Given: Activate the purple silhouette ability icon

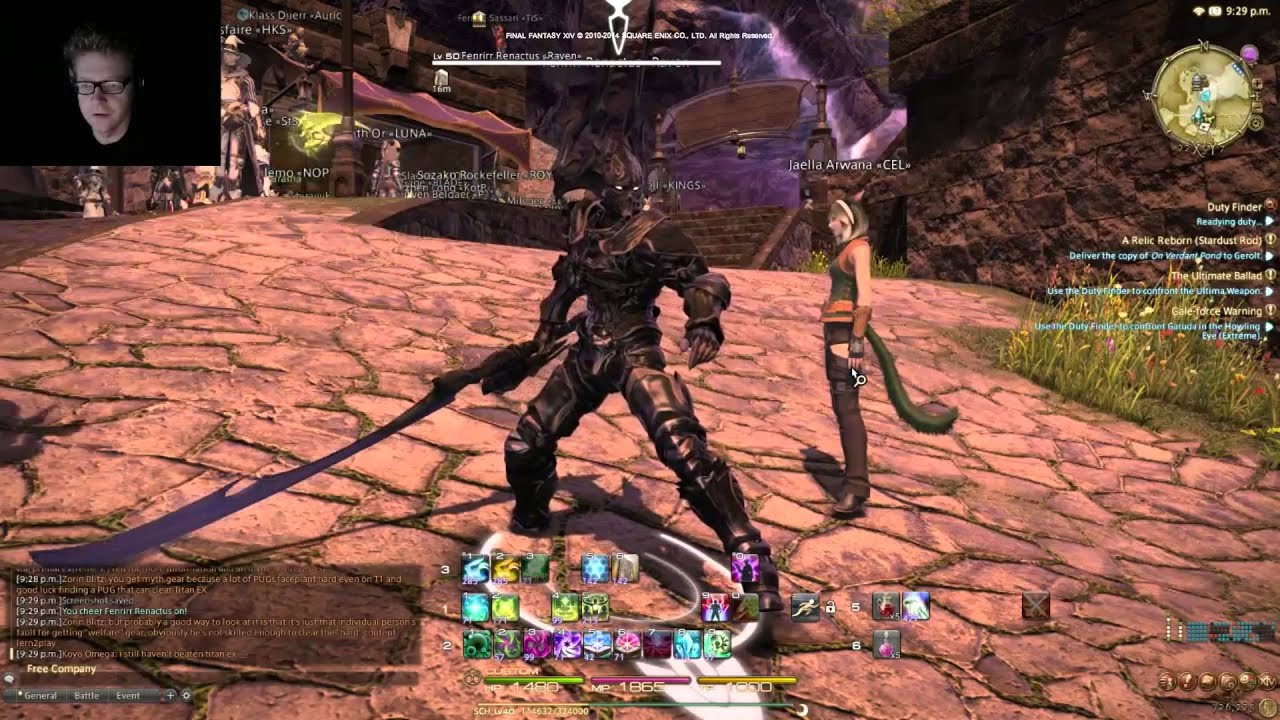Looking at the screenshot, I should click(744, 569).
